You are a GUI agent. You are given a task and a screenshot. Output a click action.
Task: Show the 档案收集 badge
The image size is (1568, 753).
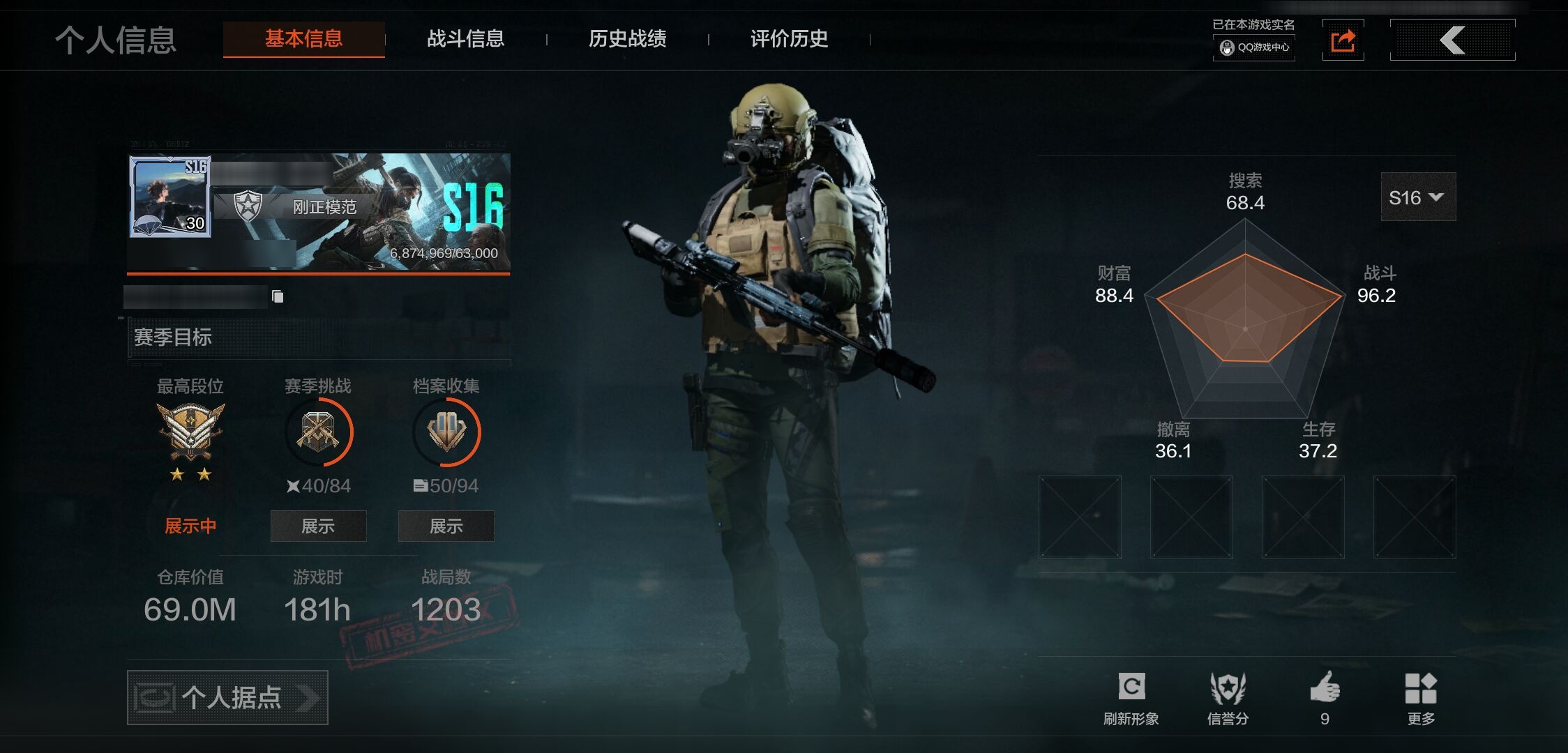point(446,526)
